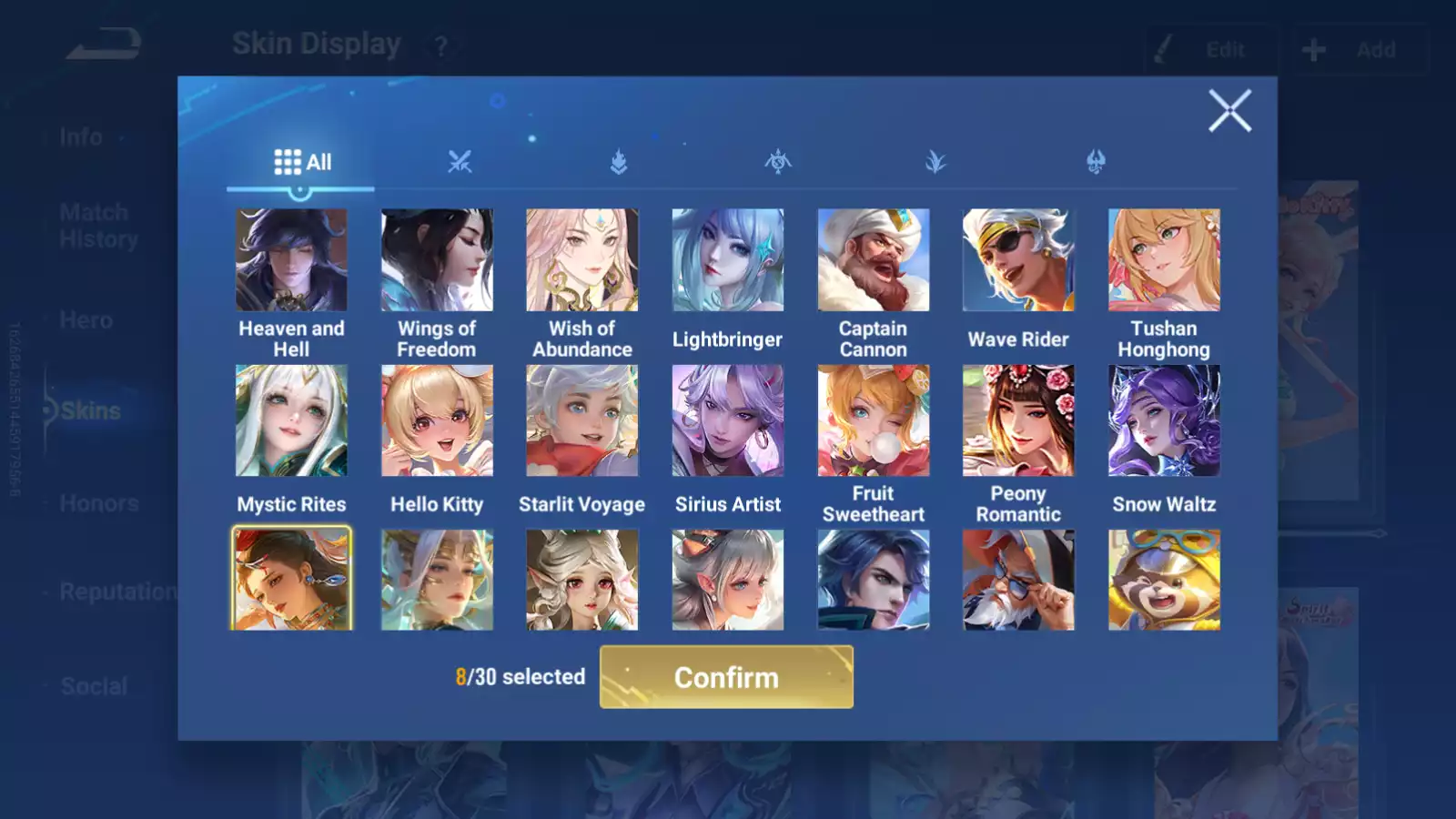Pick the Sirius Artist skin
This screenshot has height=819, width=1456.
pyautogui.click(x=728, y=420)
